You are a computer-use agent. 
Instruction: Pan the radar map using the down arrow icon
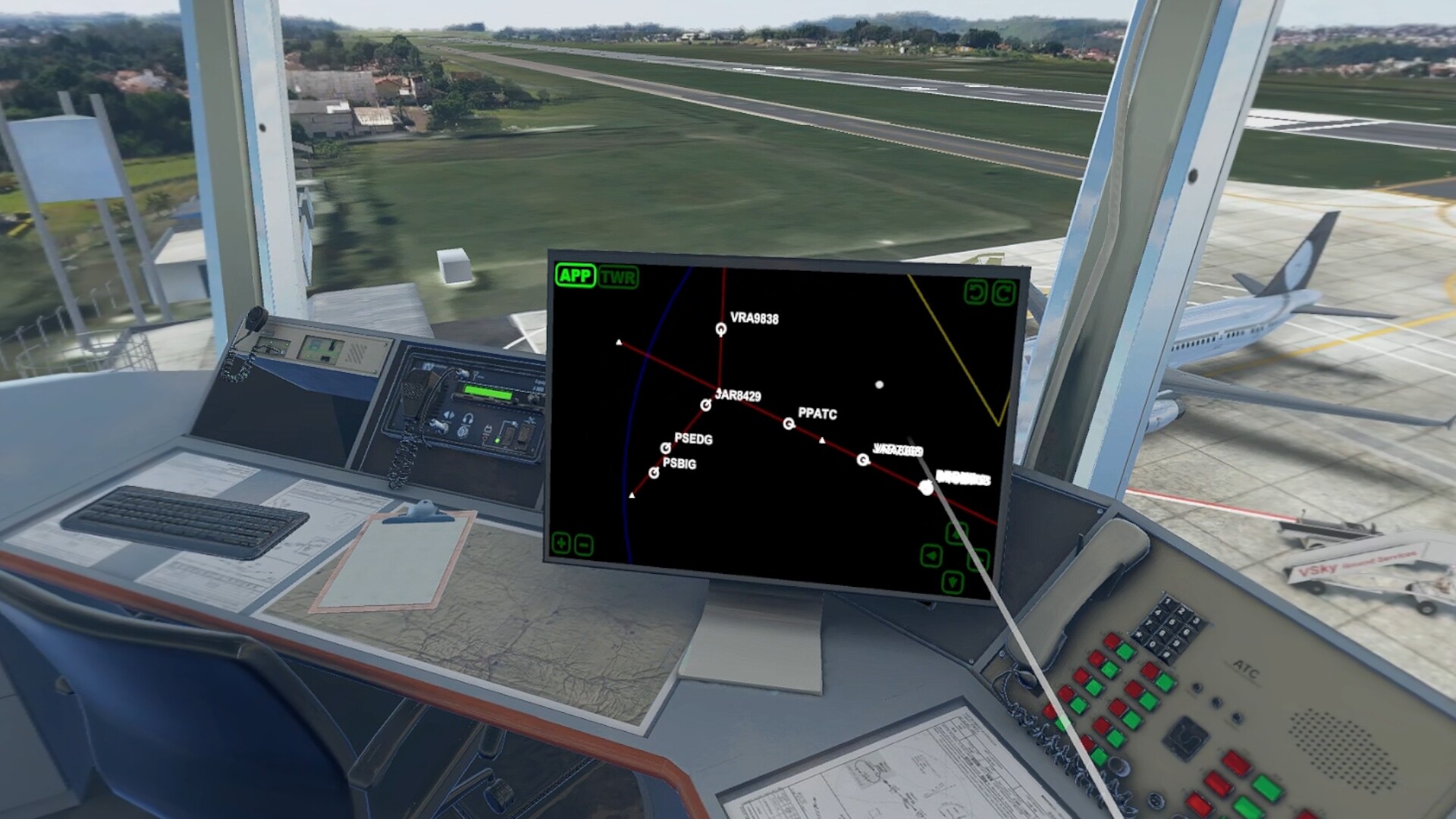952,582
